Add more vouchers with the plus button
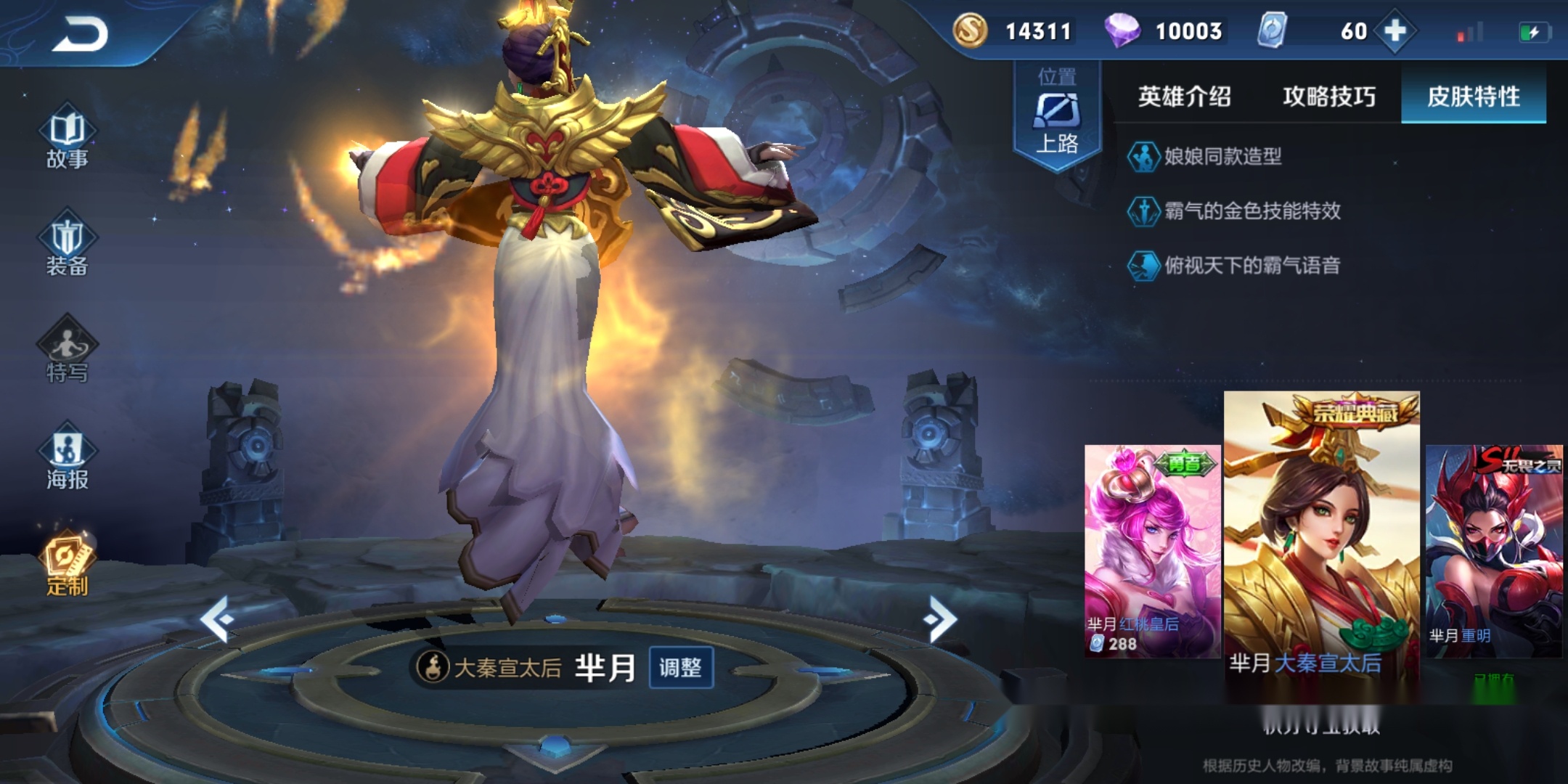1568x784 pixels. tap(1395, 31)
